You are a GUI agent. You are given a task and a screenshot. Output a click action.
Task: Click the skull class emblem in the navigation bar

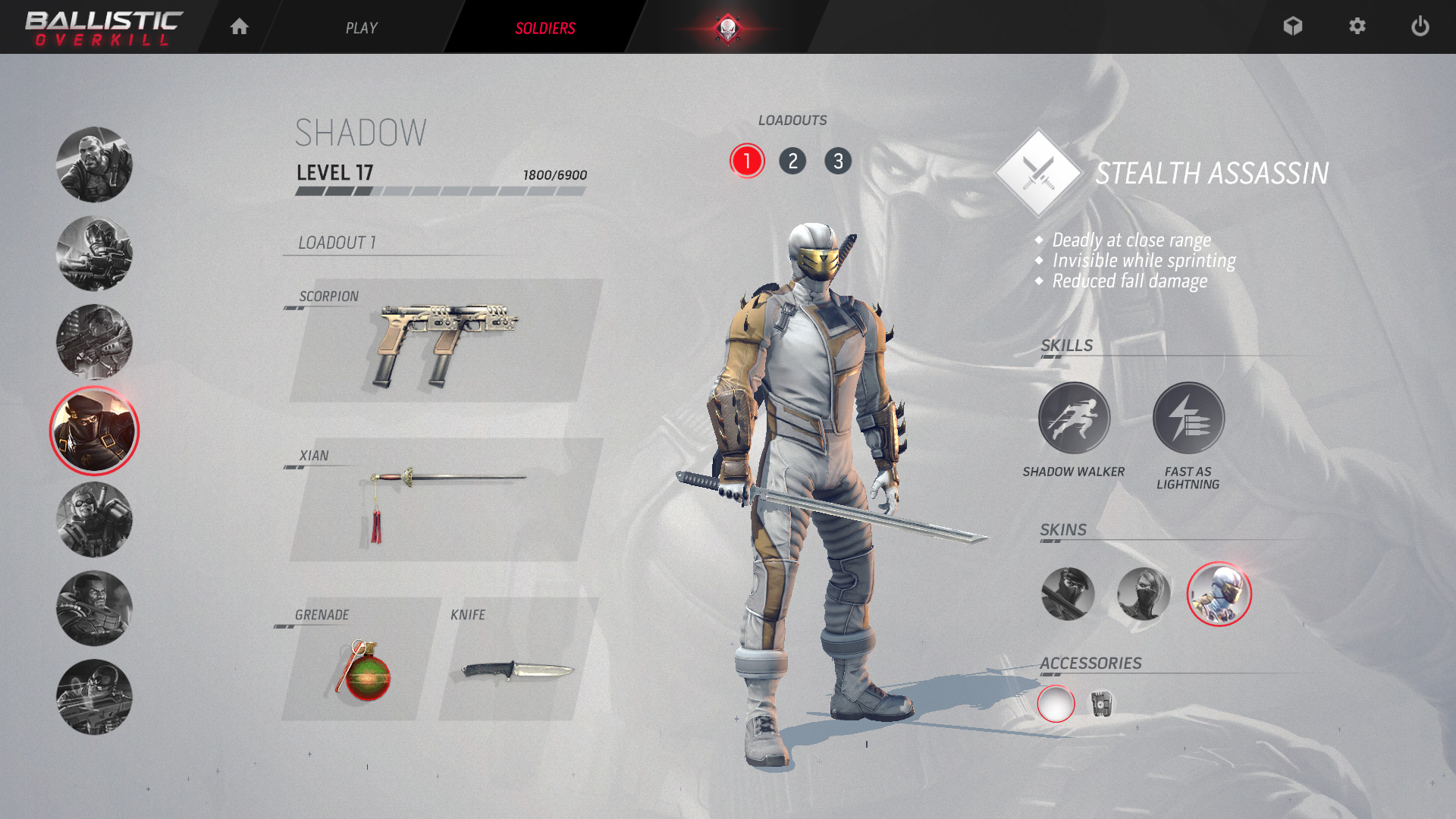click(729, 27)
